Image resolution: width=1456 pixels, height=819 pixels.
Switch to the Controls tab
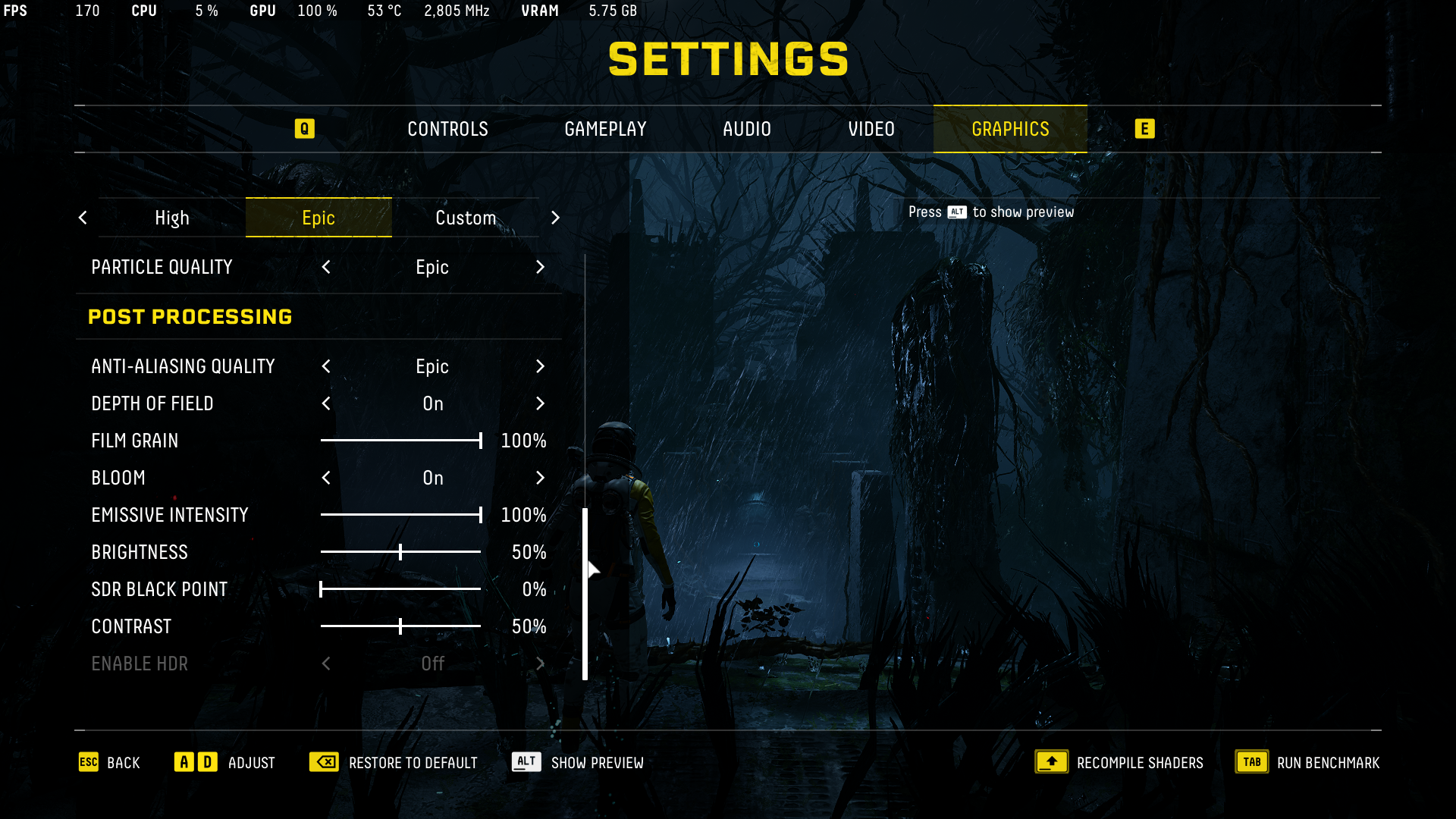(x=447, y=129)
